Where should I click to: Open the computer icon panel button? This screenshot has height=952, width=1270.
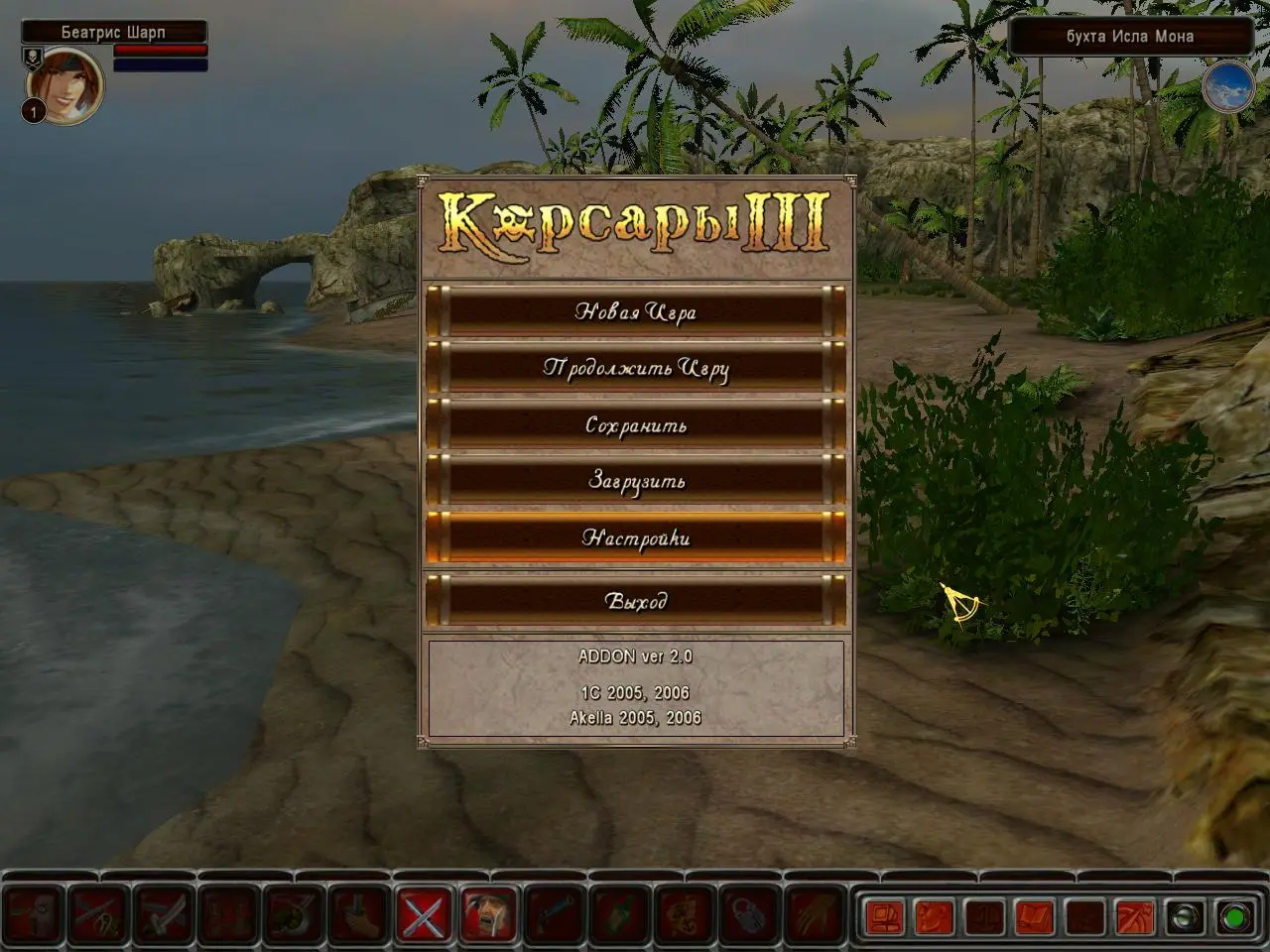[883, 916]
